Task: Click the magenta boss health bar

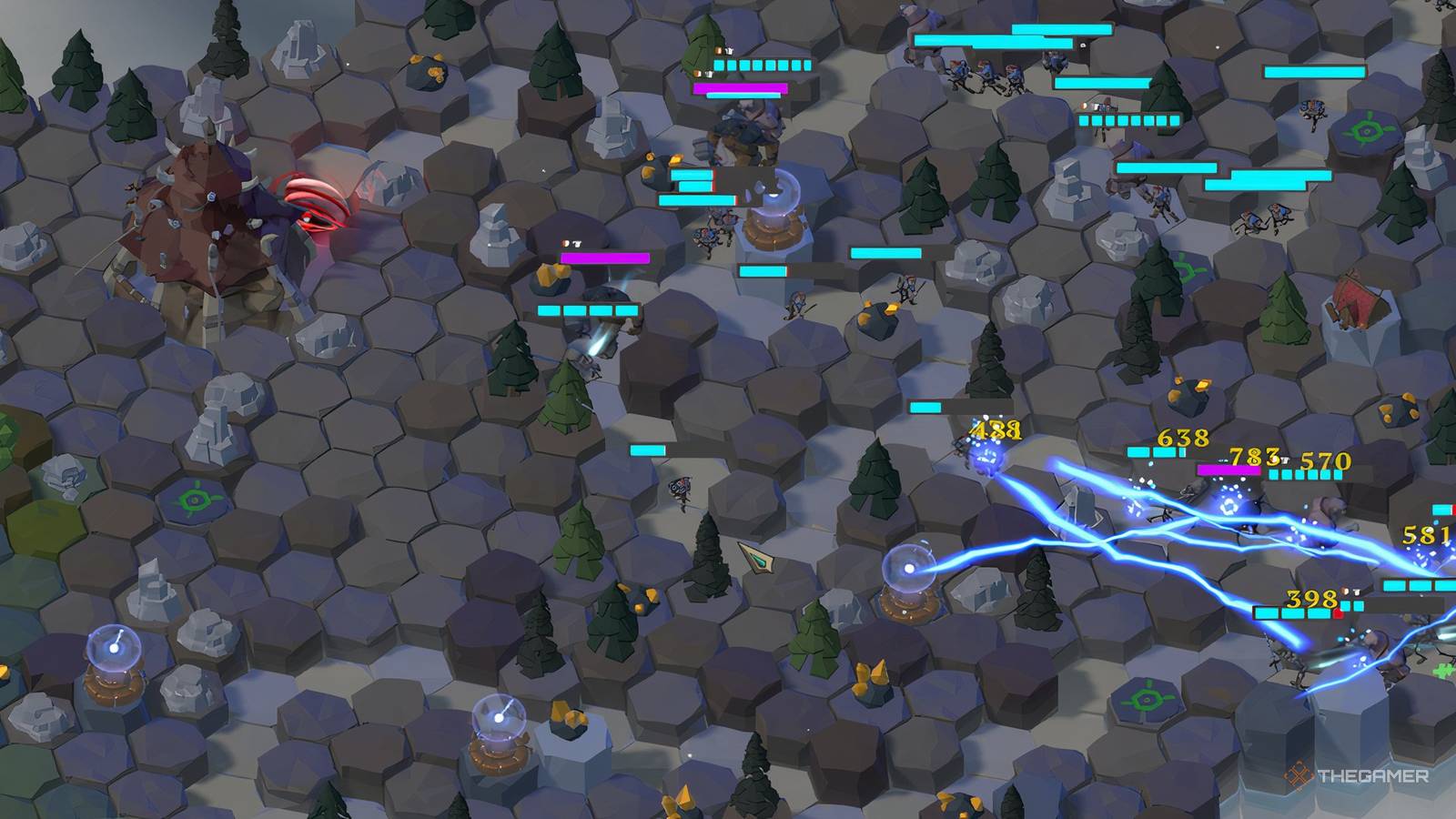Action: click(739, 88)
